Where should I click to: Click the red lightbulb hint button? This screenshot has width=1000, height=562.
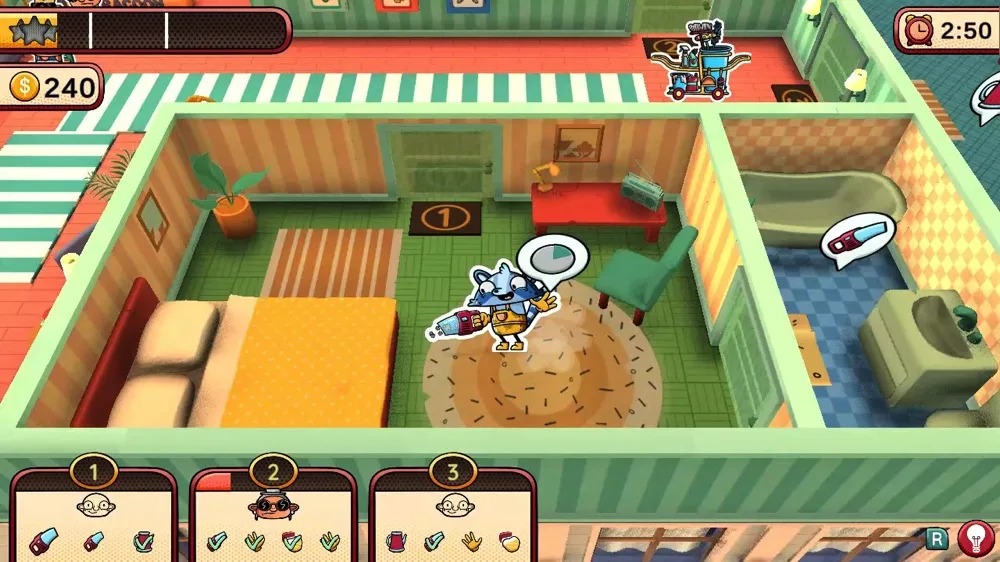coord(975,539)
